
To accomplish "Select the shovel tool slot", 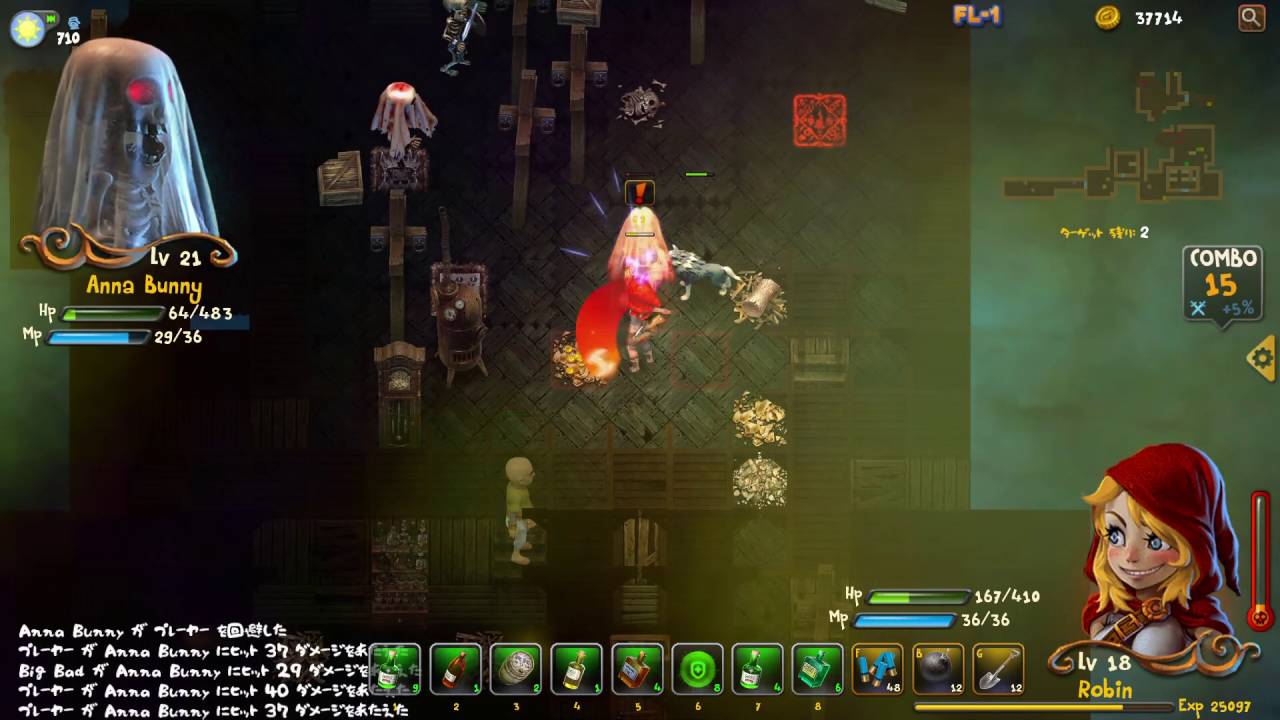I will pyautogui.click(x=998, y=669).
